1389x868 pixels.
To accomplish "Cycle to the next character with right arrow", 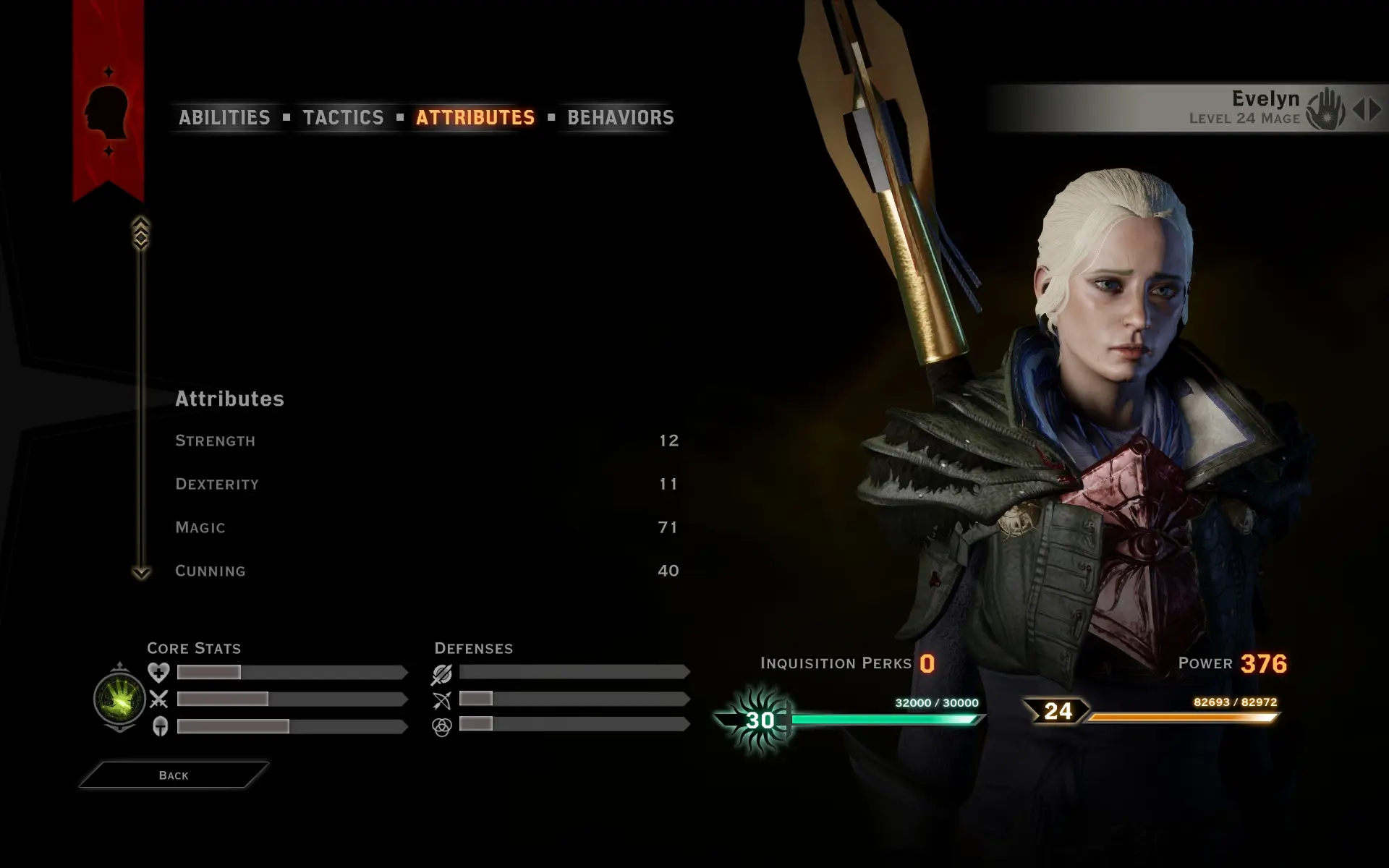I will click(1375, 109).
